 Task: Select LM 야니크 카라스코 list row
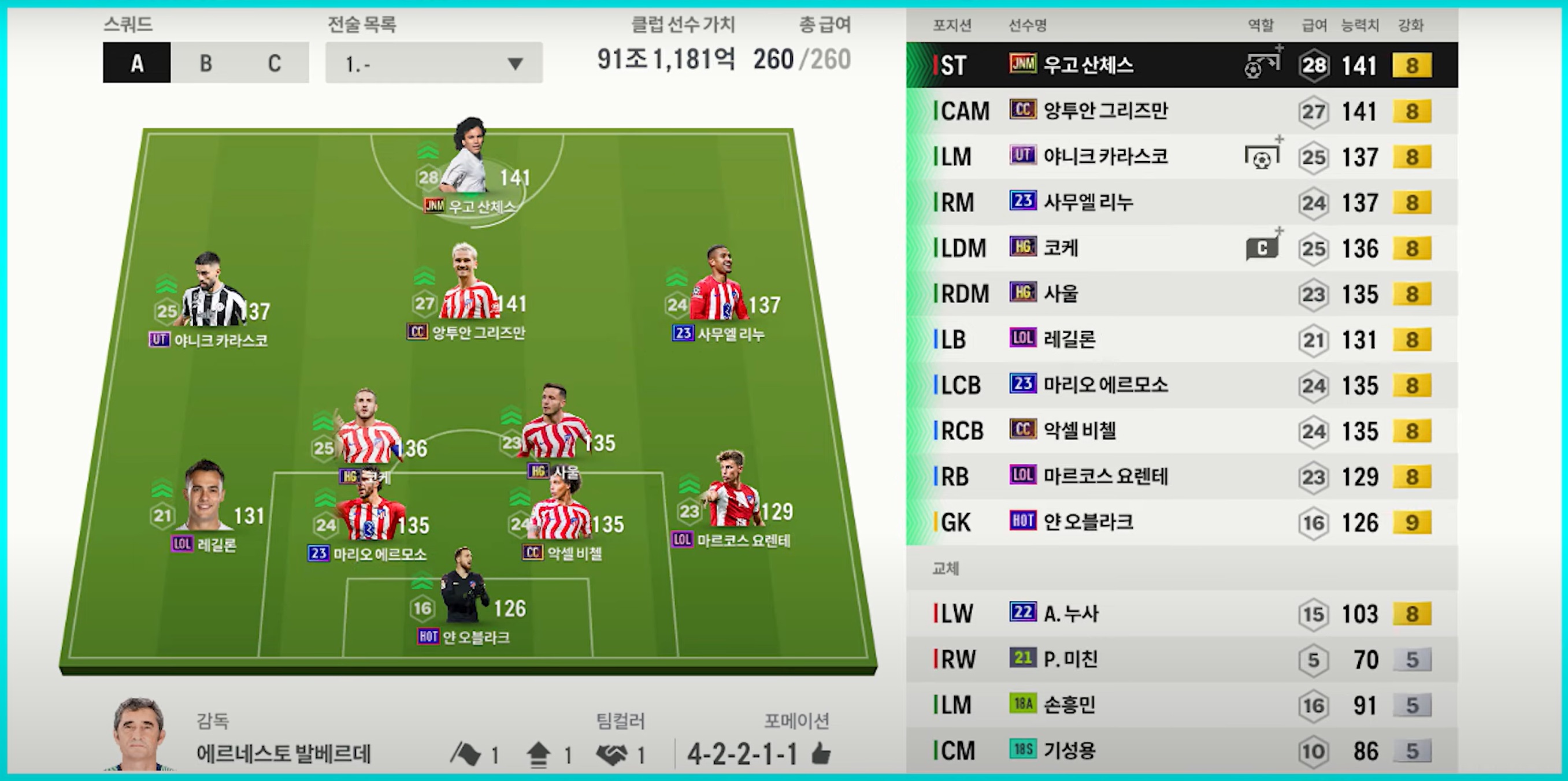(x=1181, y=157)
